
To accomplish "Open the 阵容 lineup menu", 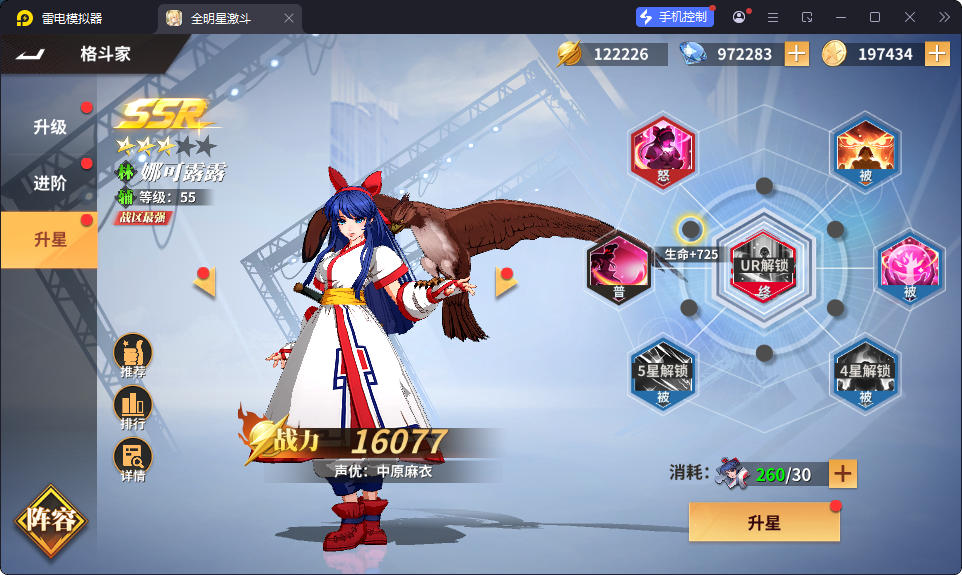I will point(49,520).
